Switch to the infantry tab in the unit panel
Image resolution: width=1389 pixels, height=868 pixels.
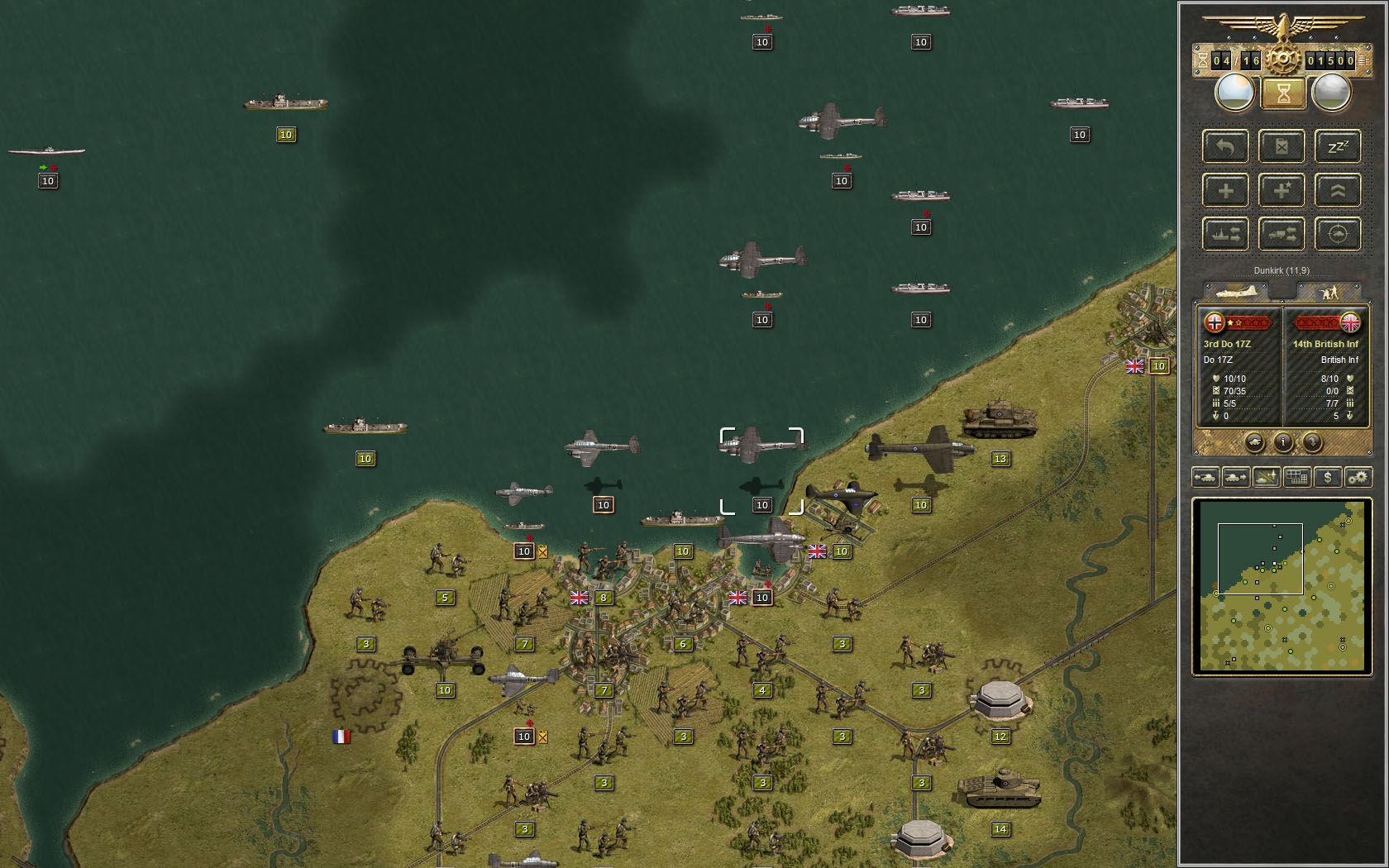click(1329, 292)
